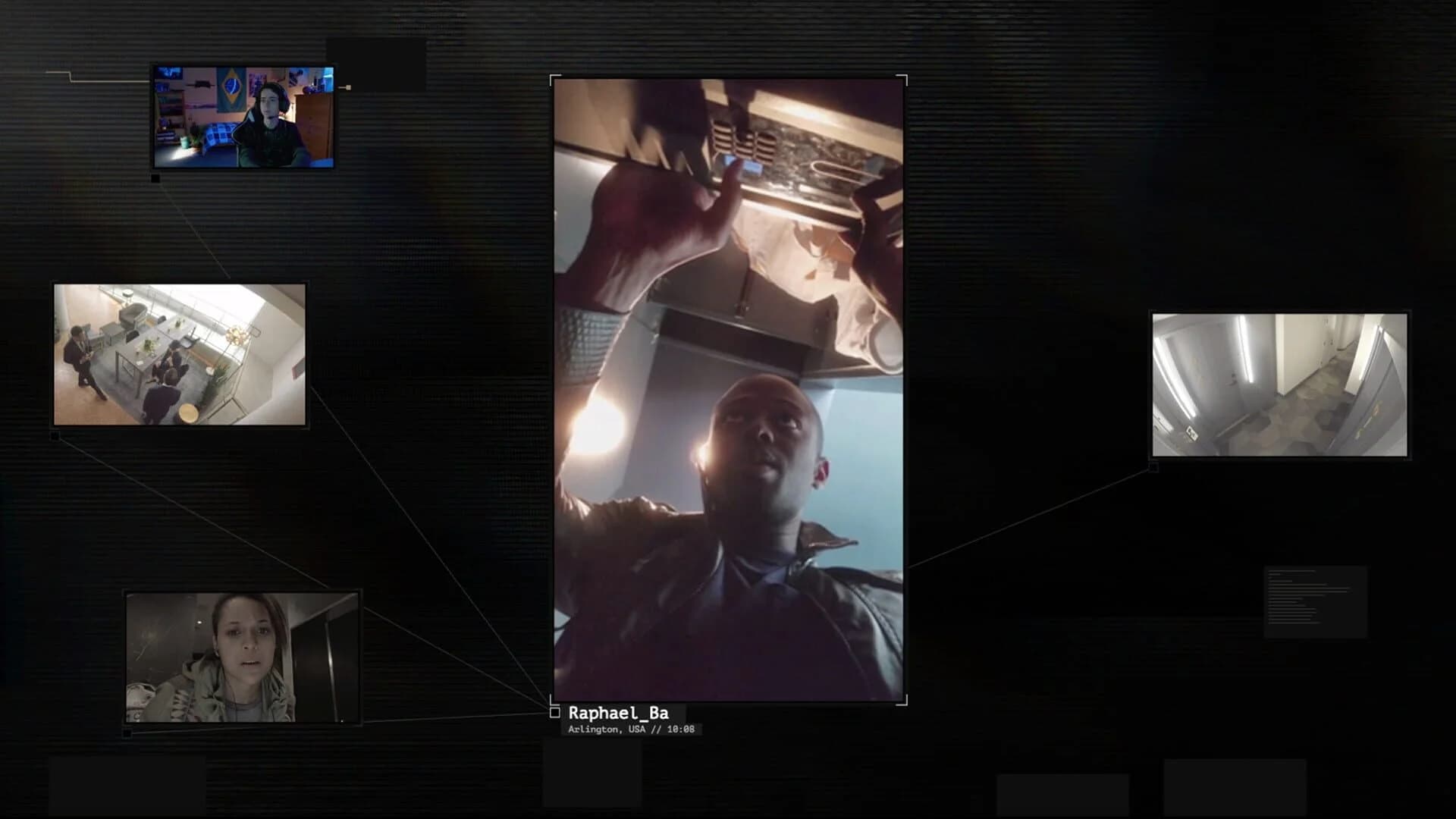The width and height of the screenshot is (1456, 819).
Task: Expand the dark panel above the gamer feed
Action: coord(377,64)
